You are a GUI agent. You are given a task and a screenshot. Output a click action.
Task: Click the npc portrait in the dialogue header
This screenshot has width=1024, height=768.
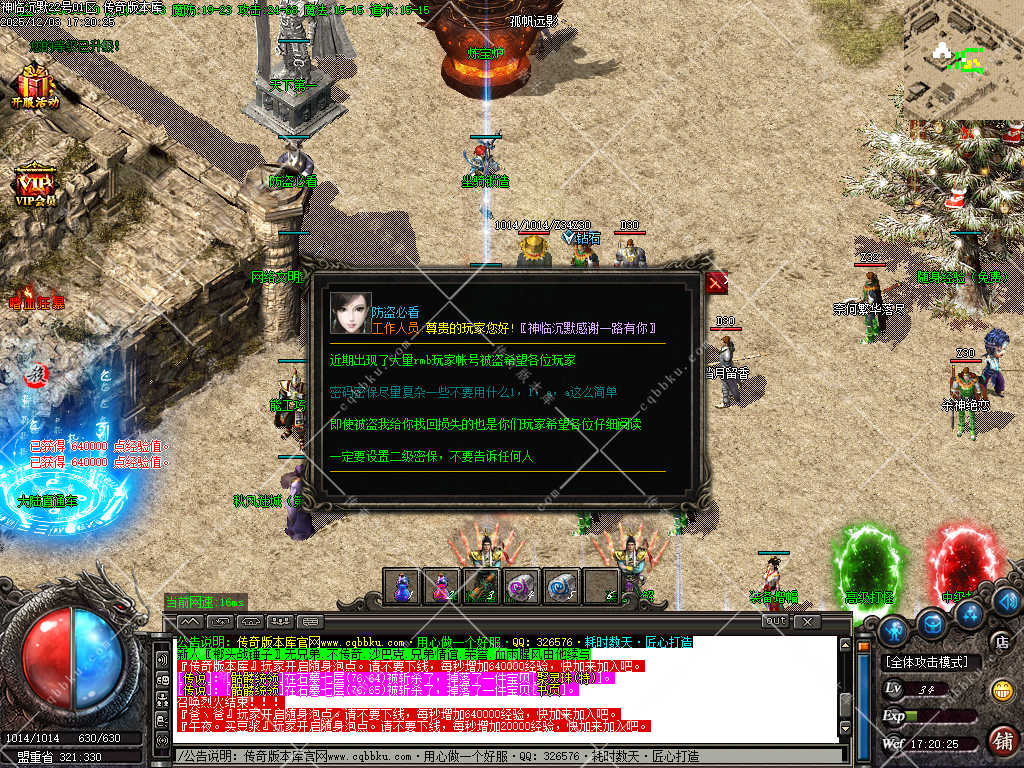pyautogui.click(x=351, y=313)
